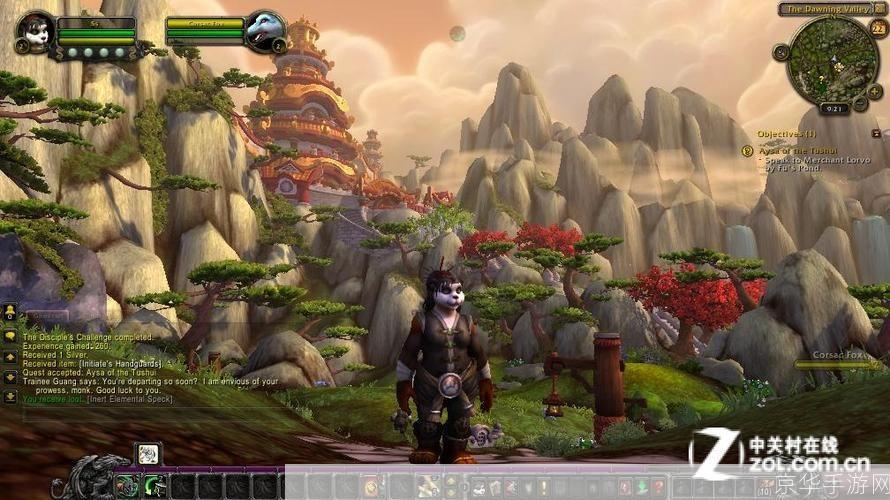Activate the first action bar ability

click(127, 487)
